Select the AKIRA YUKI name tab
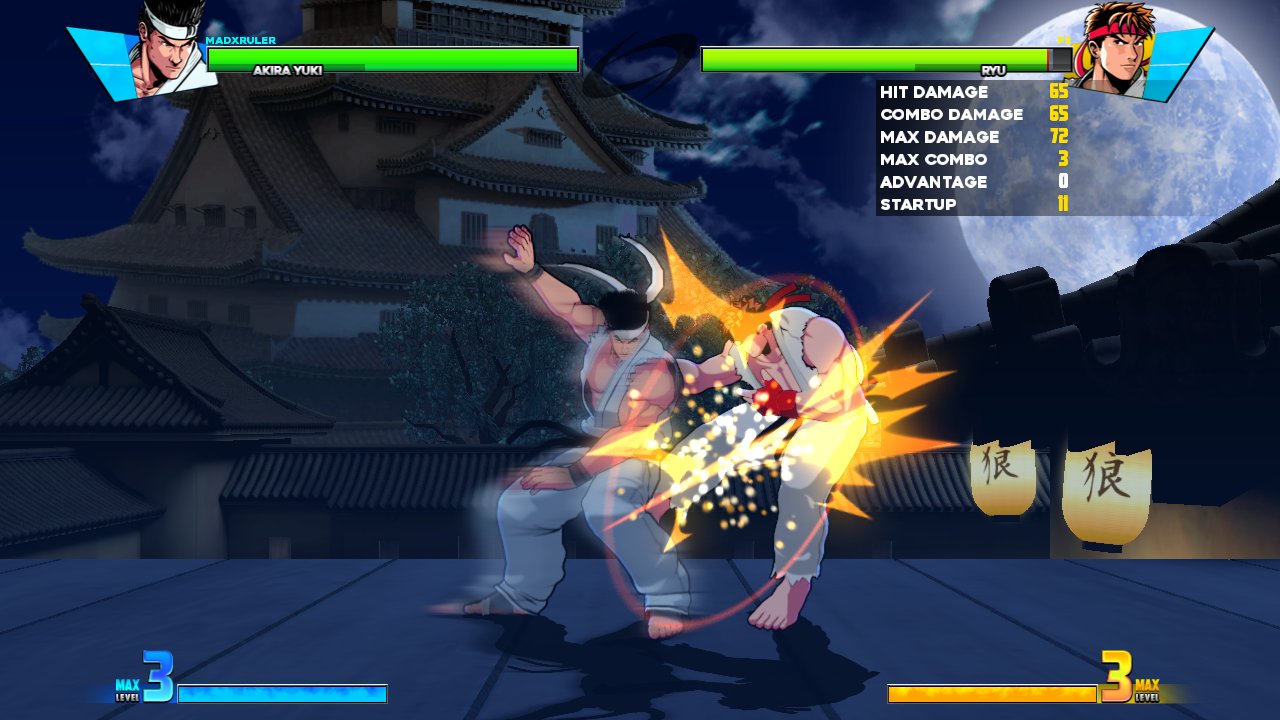Image resolution: width=1280 pixels, height=720 pixels. click(x=288, y=70)
